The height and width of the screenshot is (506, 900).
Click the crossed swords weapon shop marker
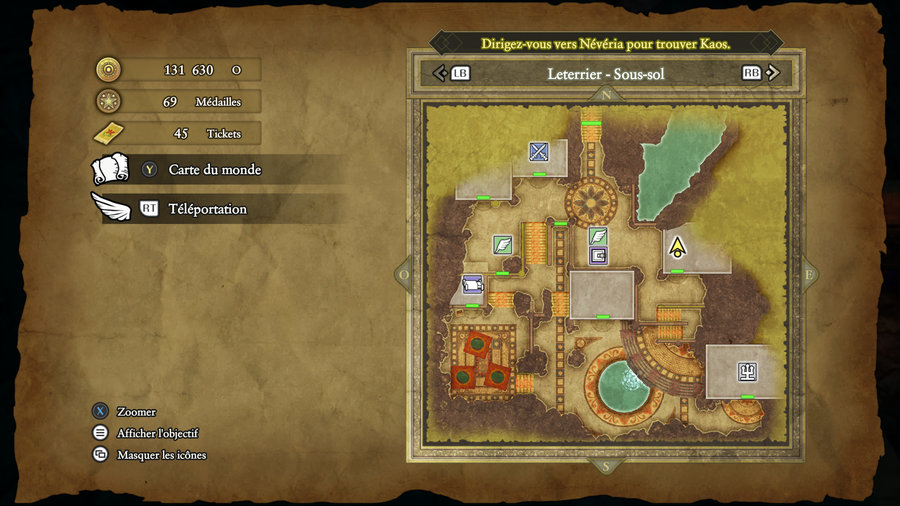(x=540, y=153)
